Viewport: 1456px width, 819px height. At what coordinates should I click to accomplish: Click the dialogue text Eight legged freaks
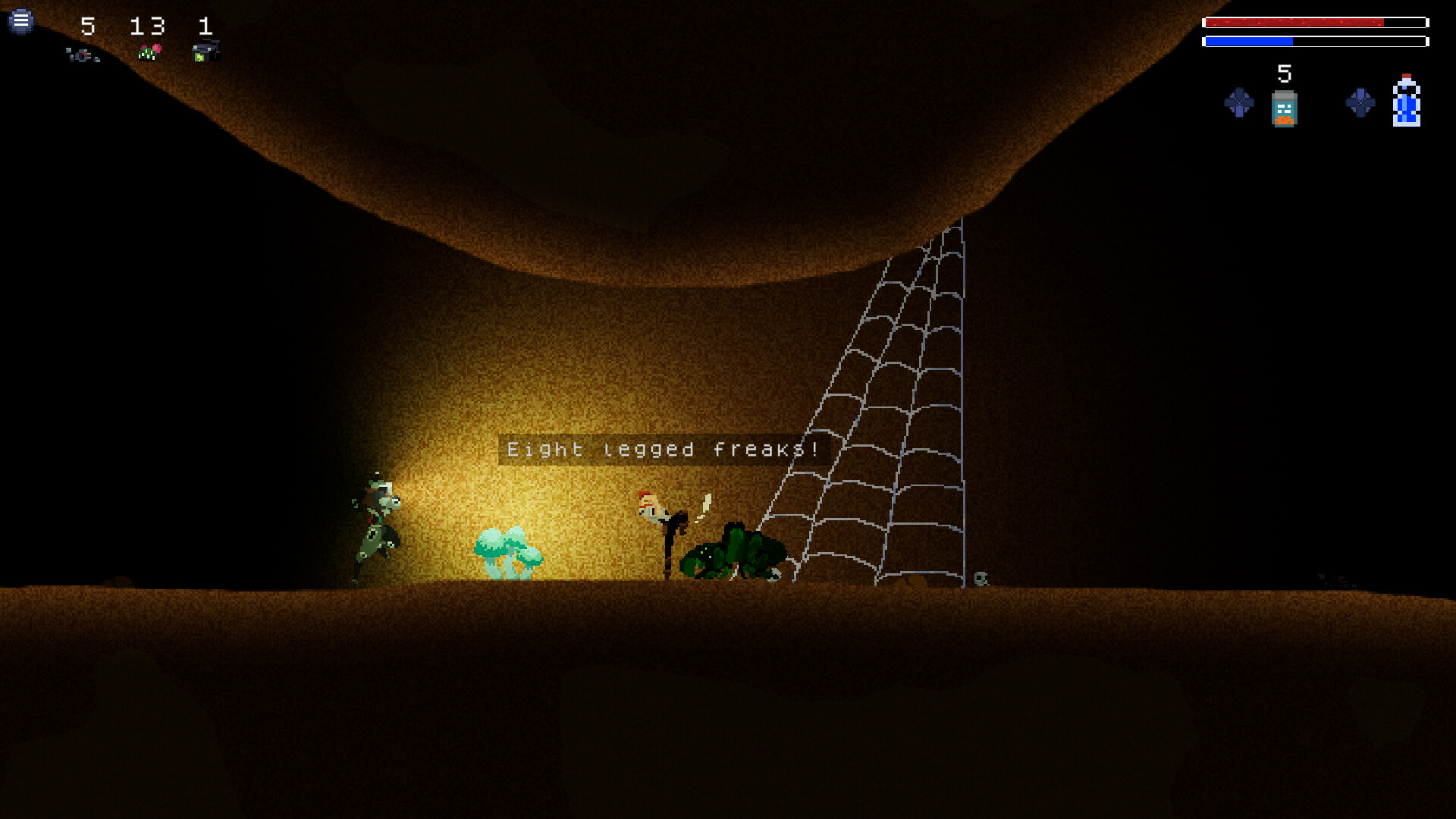[662, 448]
